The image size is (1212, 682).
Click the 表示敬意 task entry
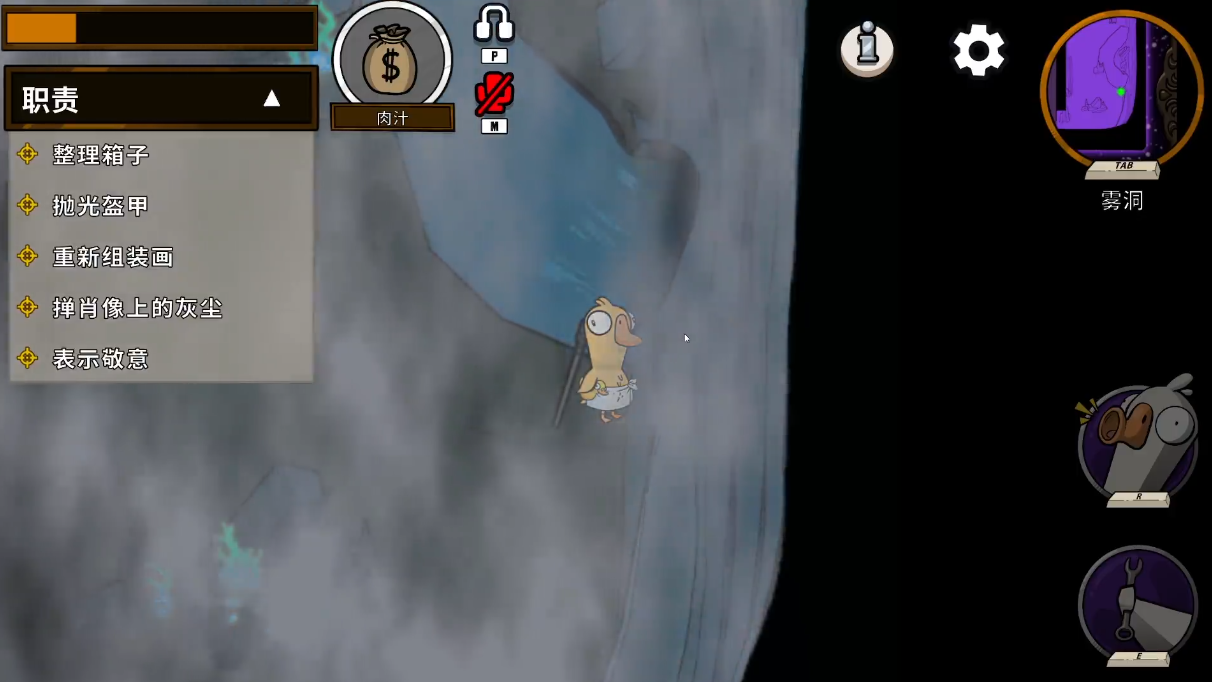100,358
